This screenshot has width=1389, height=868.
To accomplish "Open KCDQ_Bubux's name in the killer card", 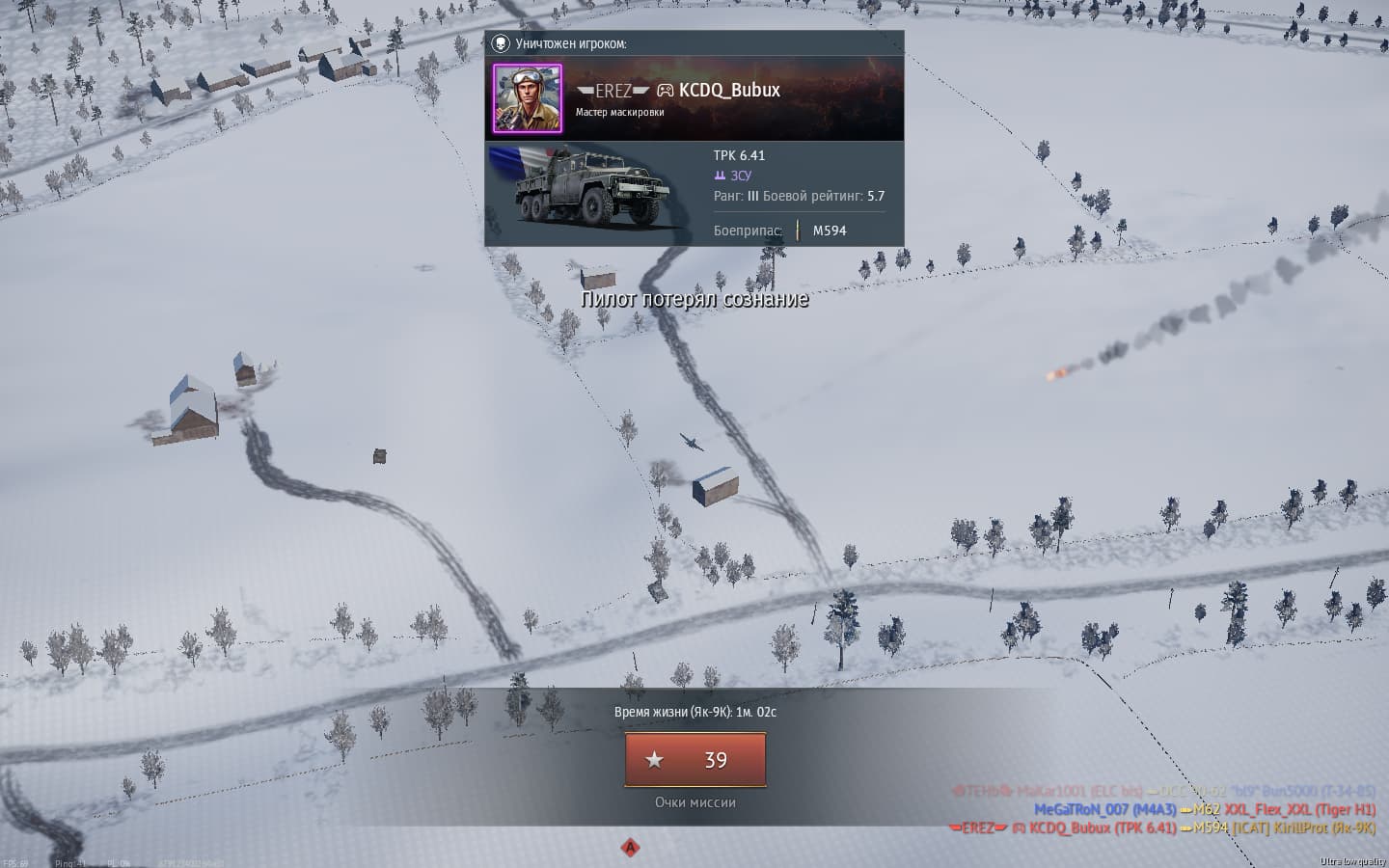I will tap(729, 91).
